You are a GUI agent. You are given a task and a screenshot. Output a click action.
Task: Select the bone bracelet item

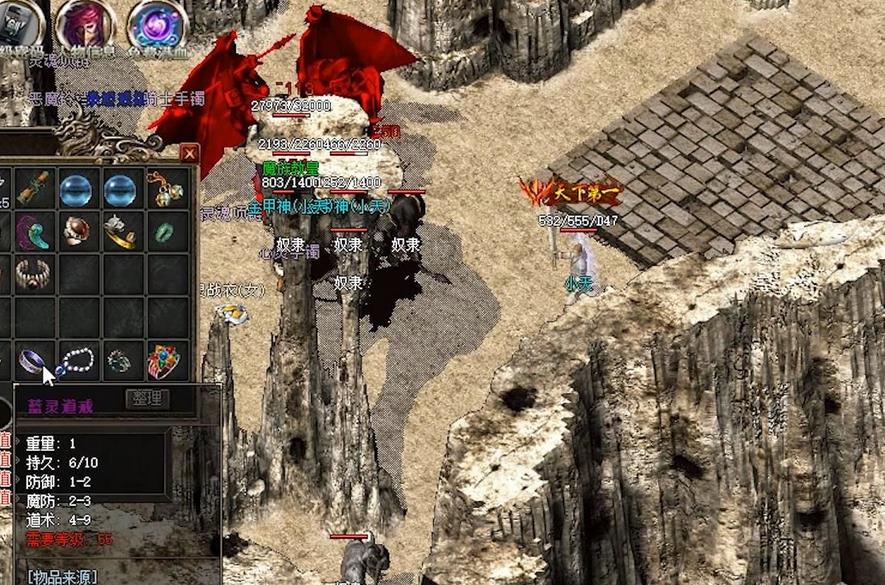[33, 275]
